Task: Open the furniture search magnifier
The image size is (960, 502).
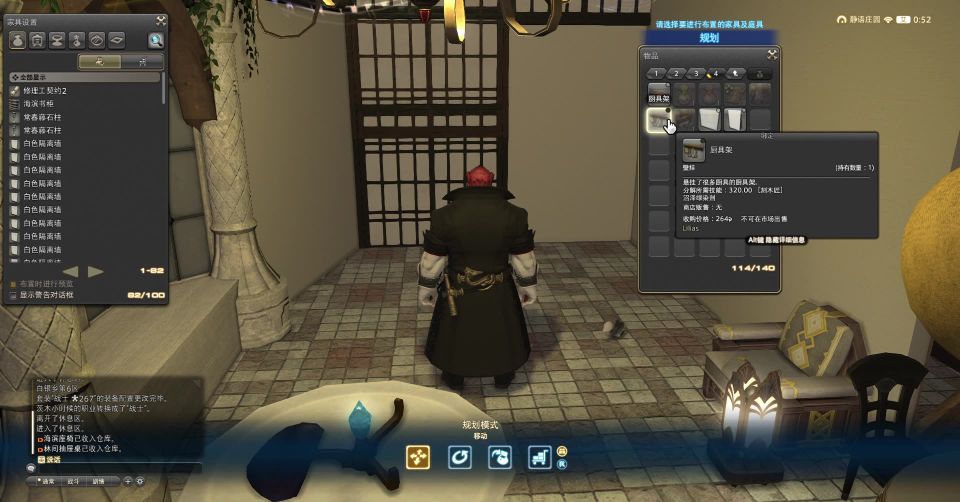Action: pos(156,40)
